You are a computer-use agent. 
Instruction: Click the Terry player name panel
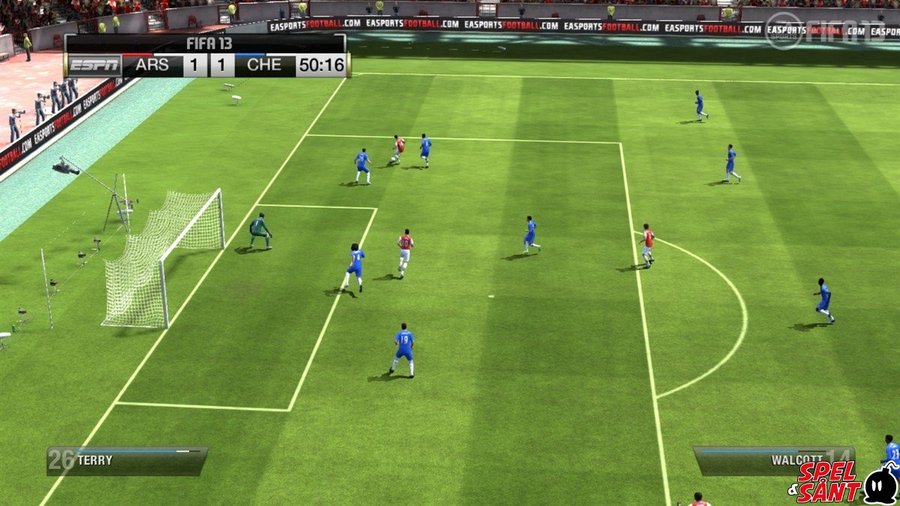click(127, 460)
